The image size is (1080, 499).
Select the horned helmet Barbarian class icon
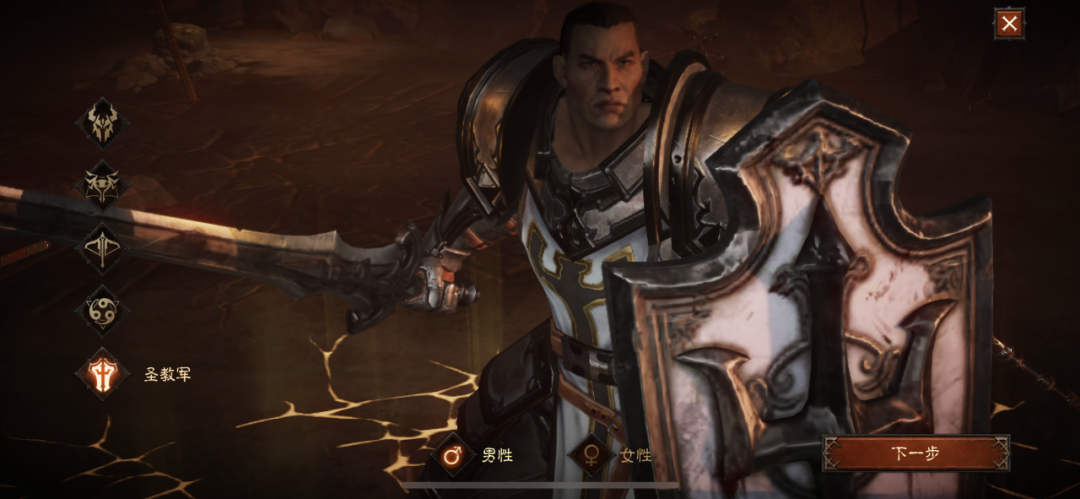tap(103, 122)
